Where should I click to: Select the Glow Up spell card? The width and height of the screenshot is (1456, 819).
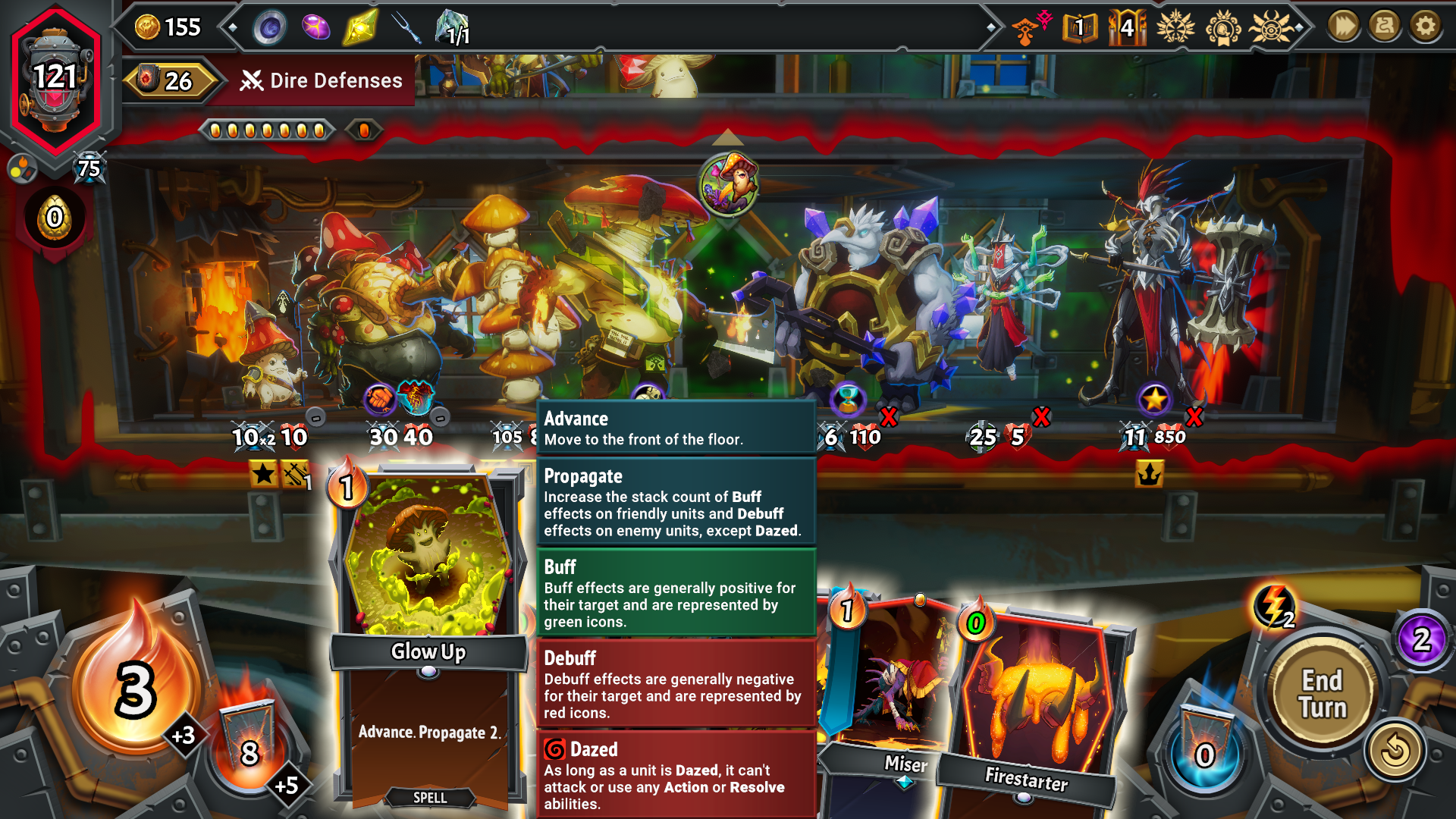(x=428, y=637)
